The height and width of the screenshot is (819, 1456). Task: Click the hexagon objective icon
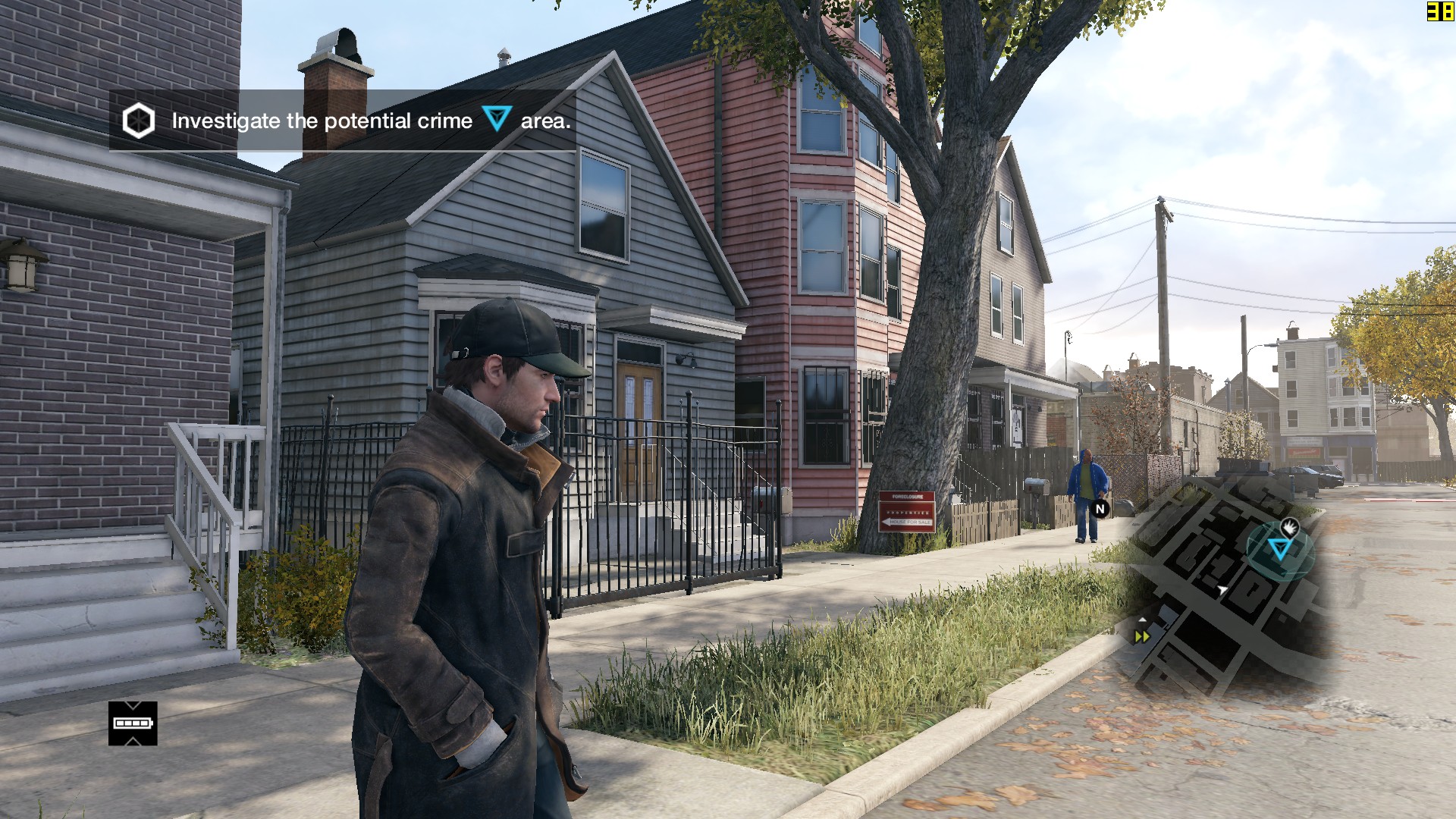point(139,121)
